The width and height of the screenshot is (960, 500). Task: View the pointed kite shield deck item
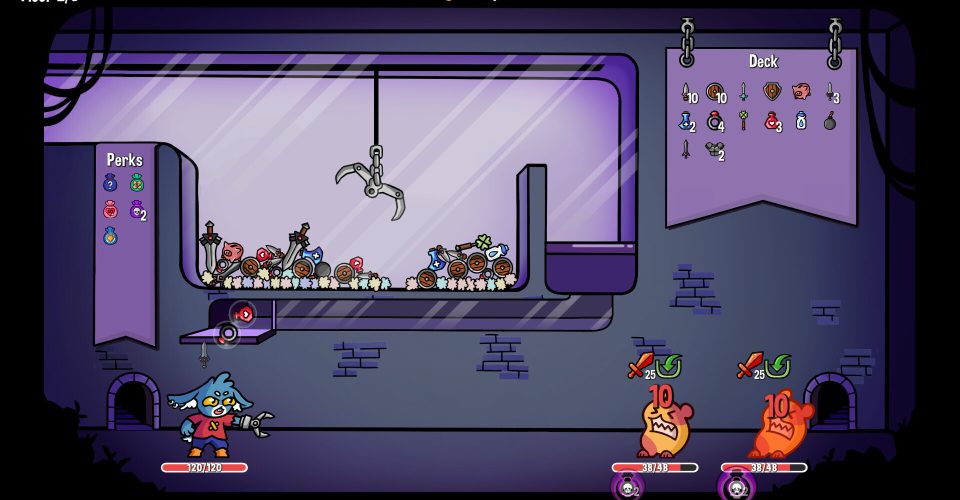point(771,92)
